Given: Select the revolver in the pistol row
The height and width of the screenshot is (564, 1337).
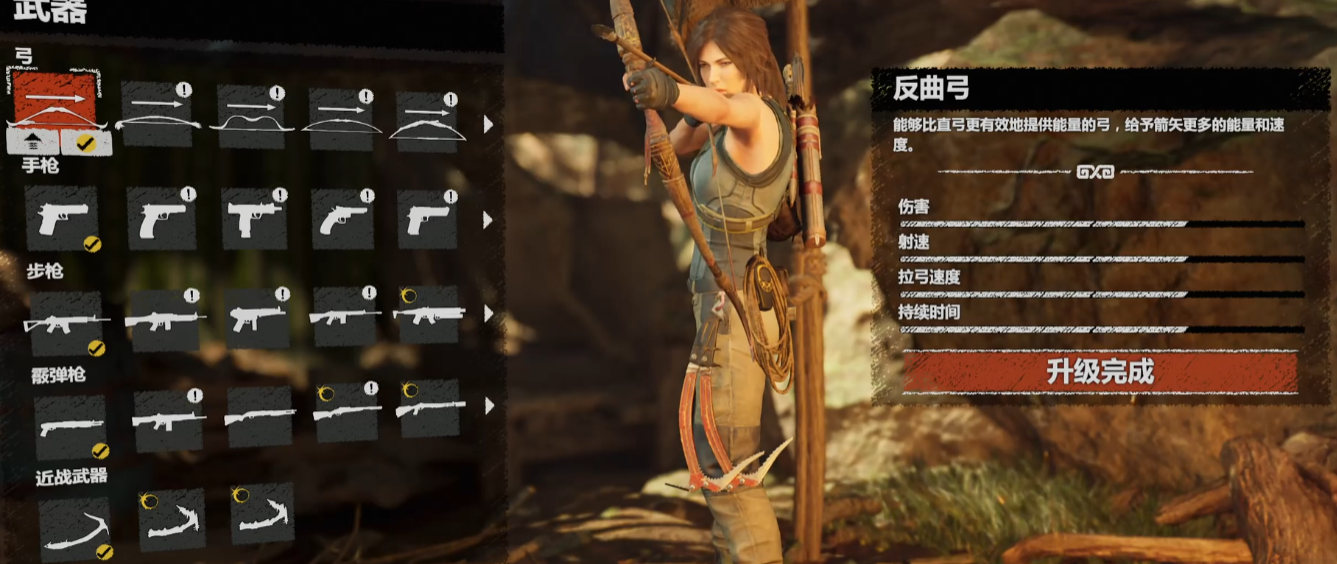Looking at the screenshot, I should click(x=342, y=218).
